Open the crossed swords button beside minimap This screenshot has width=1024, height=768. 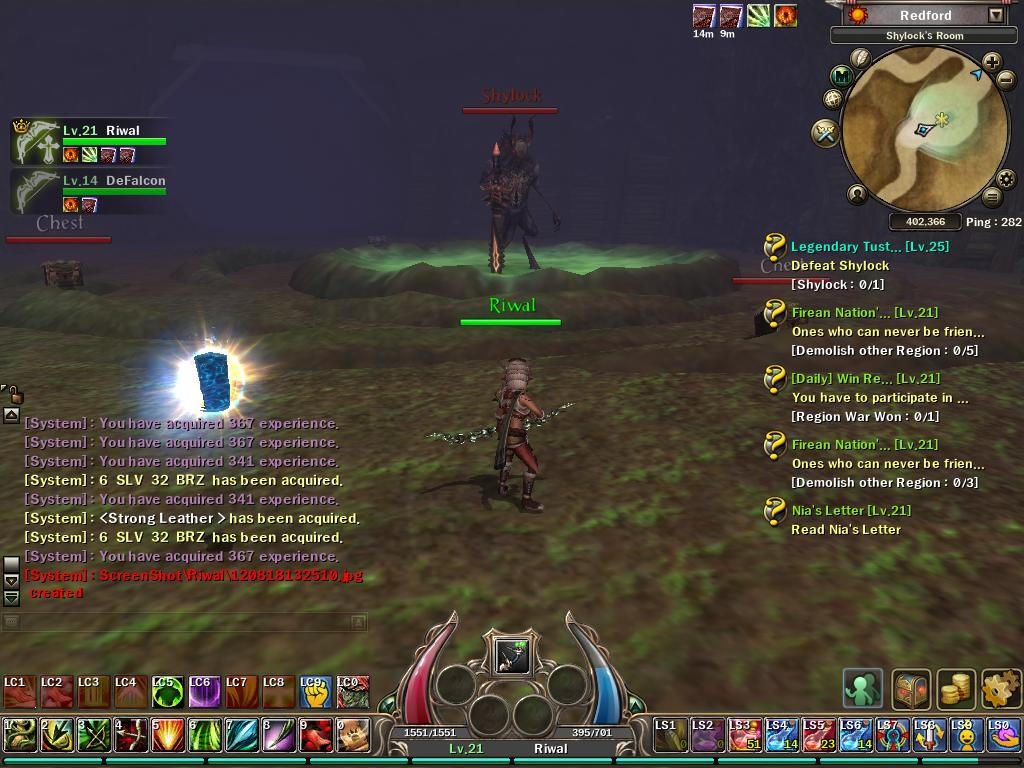click(x=825, y=133)
